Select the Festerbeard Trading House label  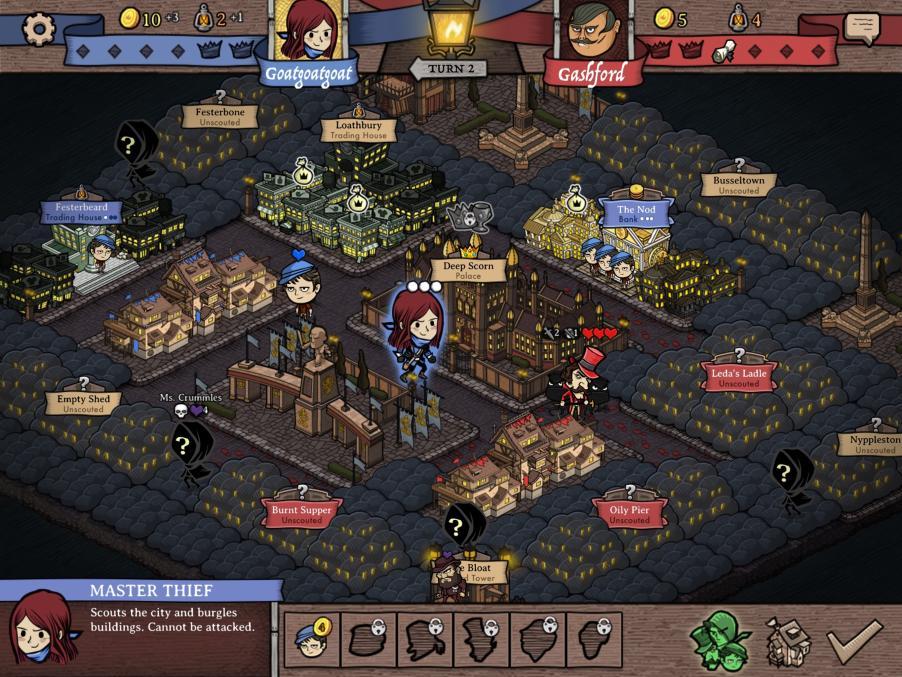pos(82,212)
